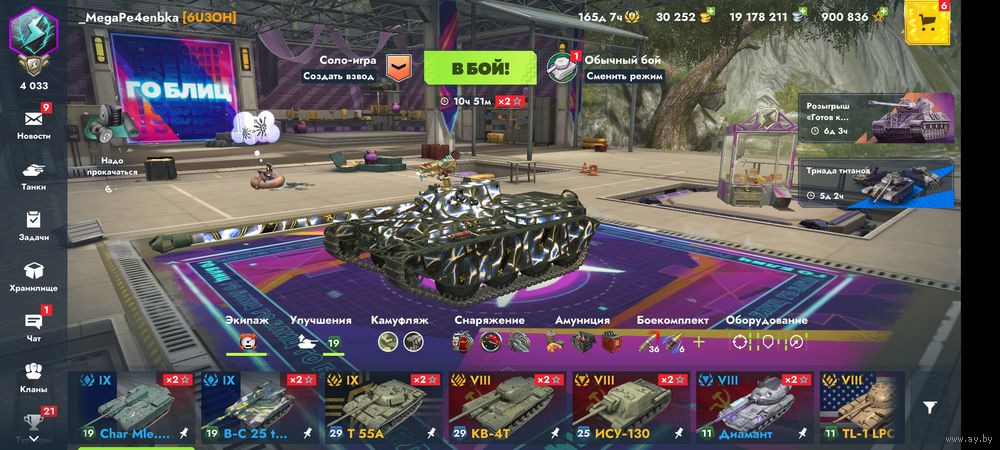This screenshot has height=450, width=1000.
Task: Open the tank carousel filter funnel
Action: (930, 407)
